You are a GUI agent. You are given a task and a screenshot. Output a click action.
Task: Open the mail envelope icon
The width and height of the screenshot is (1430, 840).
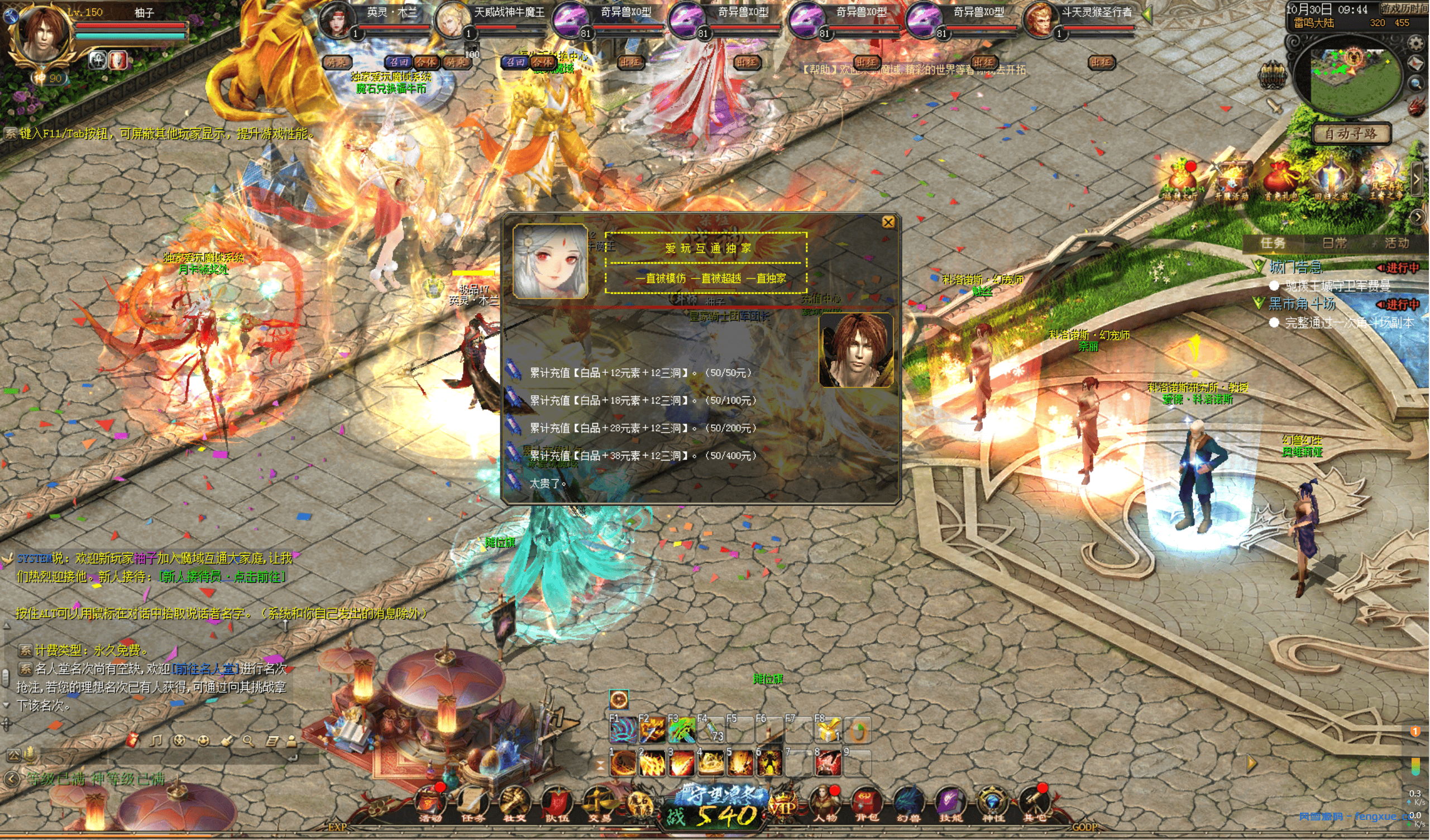[x=1417, y=64]
